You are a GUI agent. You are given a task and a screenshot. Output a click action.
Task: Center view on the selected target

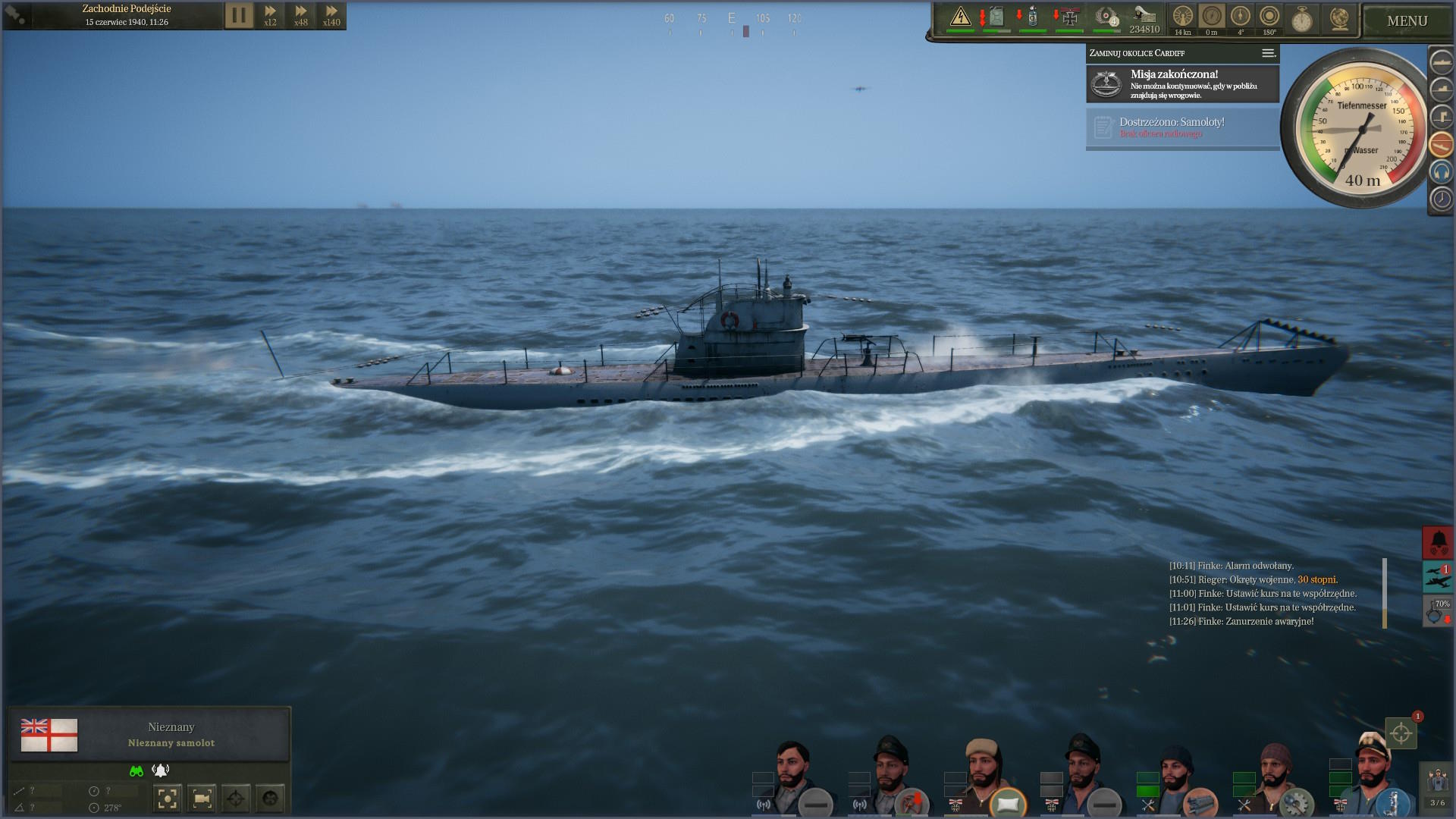168,798
